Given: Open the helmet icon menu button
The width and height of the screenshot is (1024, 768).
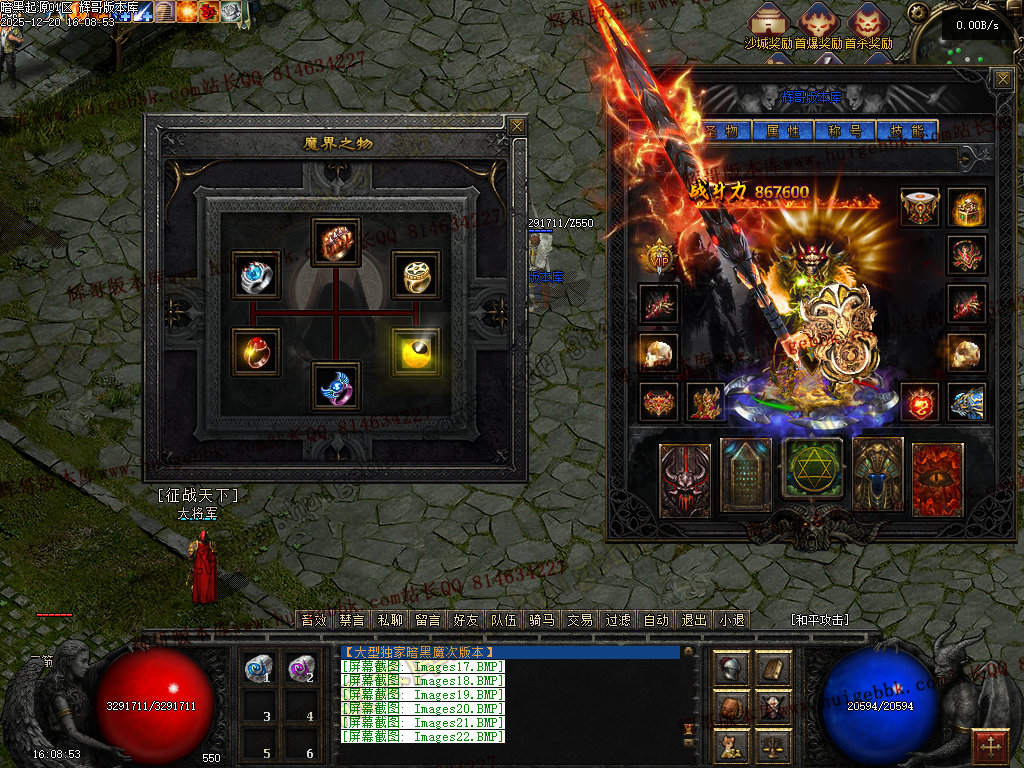Looking at the screenshot, I should coord(731,669).
